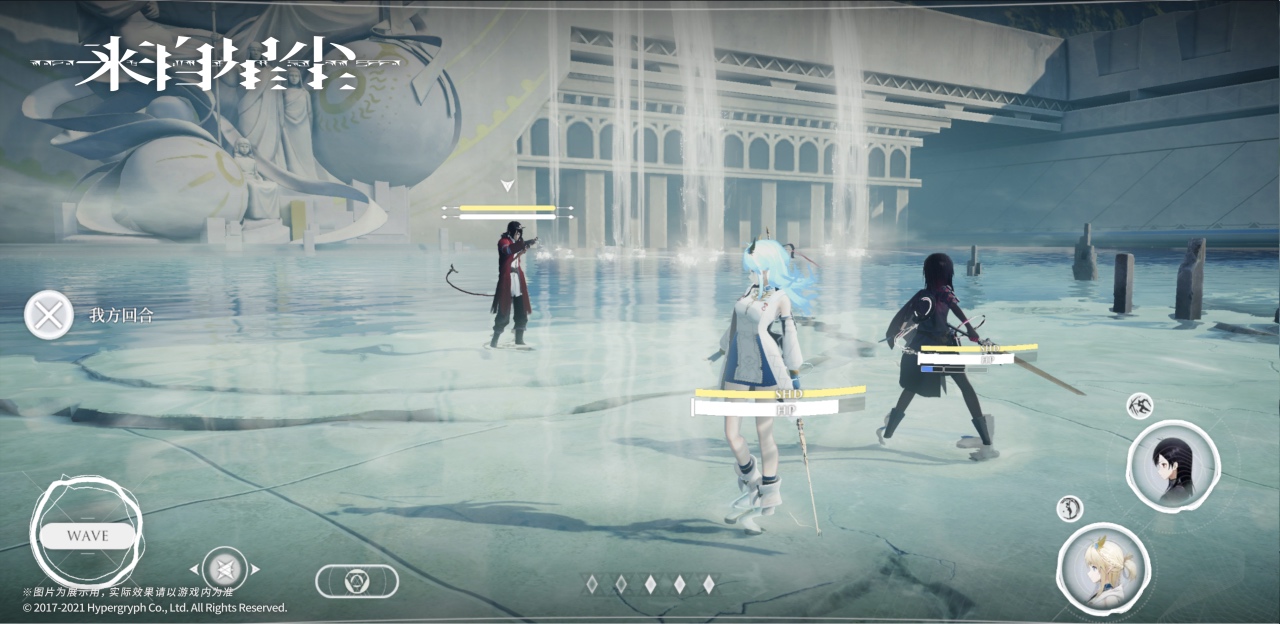Viewport: 1280px width, 624px height.
Task: Click the right arrow beside the star emblem
Action: pyautogui.click(x=256, y=569)
